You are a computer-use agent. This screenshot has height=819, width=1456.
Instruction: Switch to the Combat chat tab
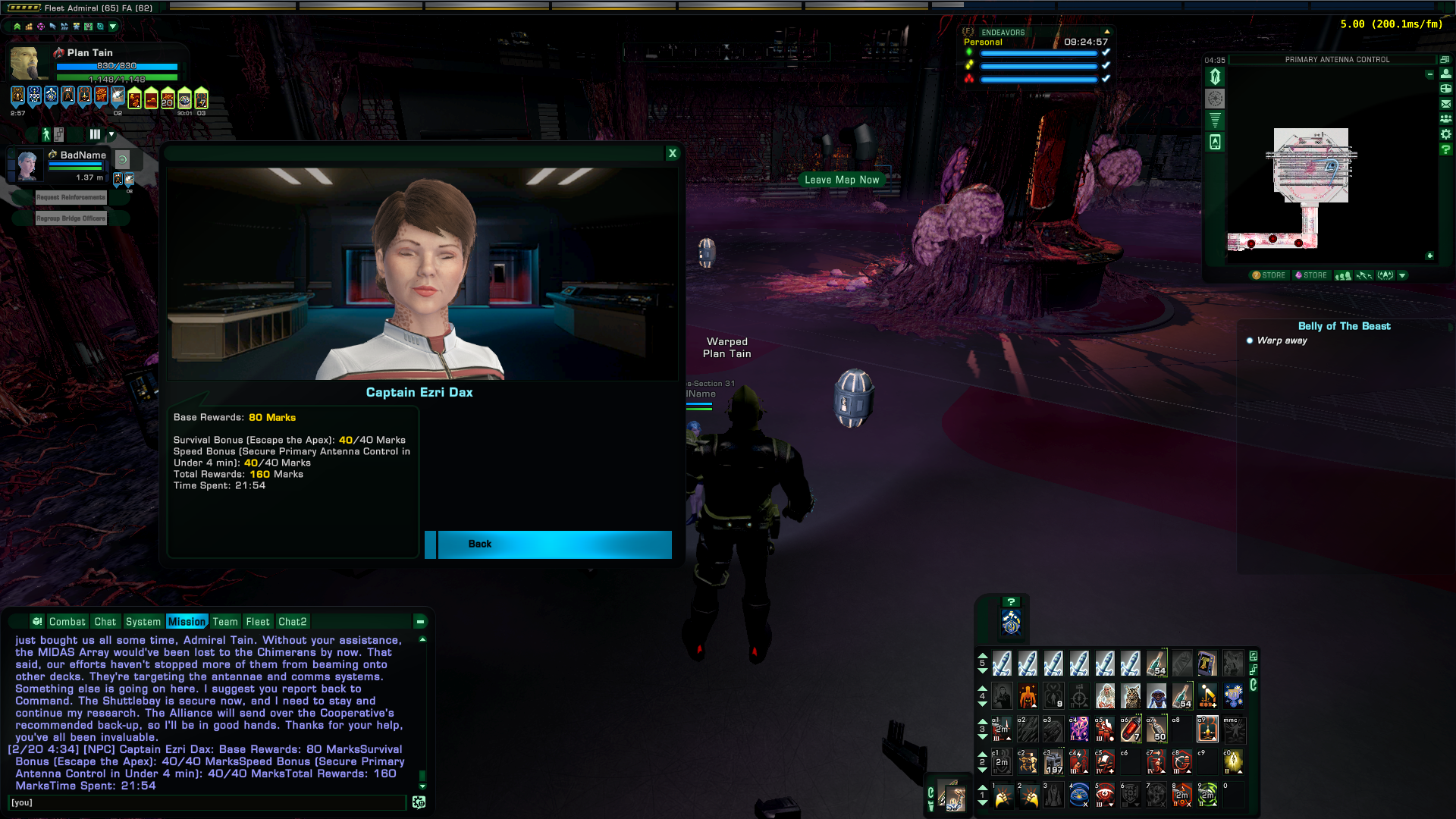67,622
